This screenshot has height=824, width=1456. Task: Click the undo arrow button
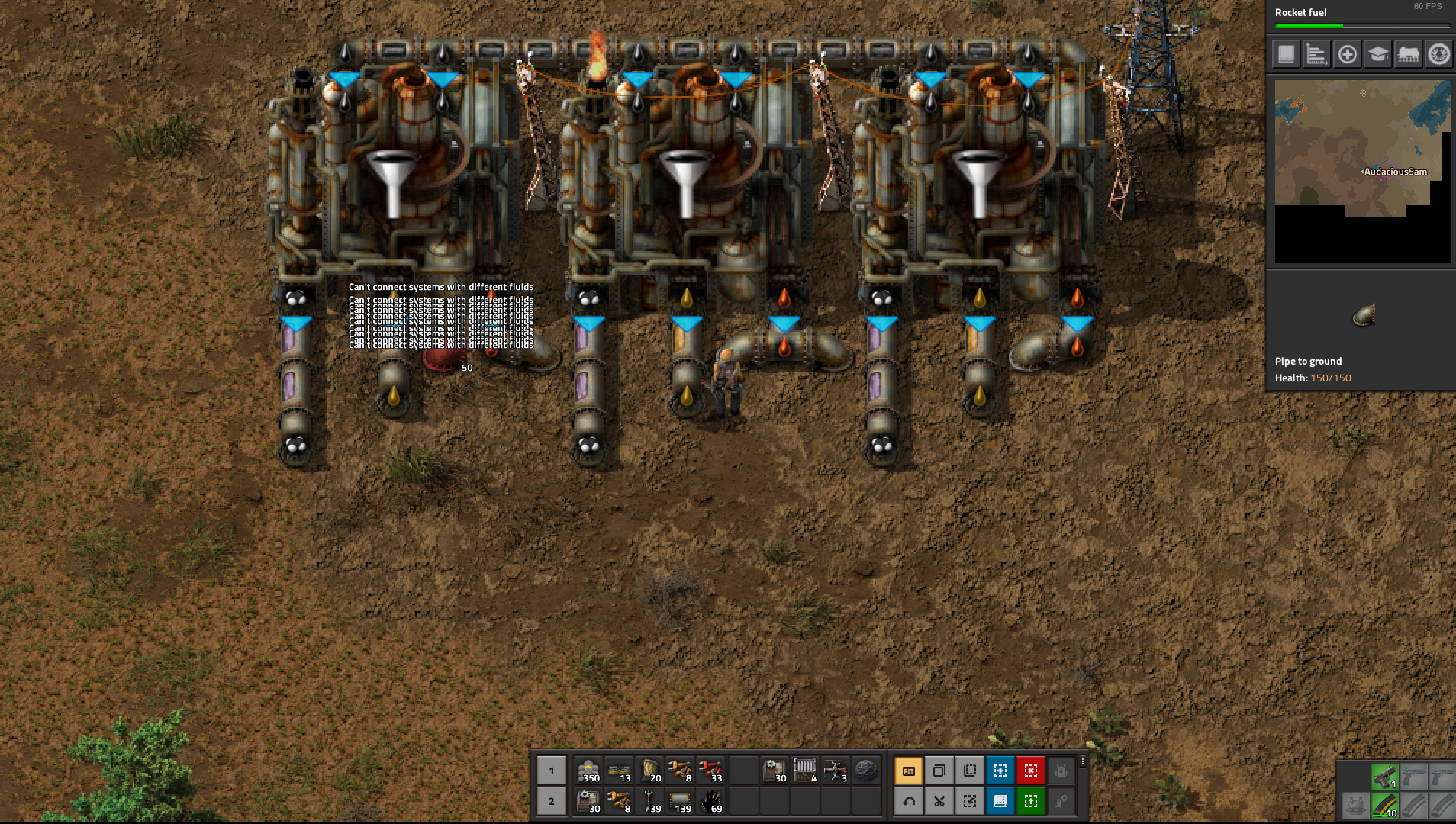click(908, 801)
